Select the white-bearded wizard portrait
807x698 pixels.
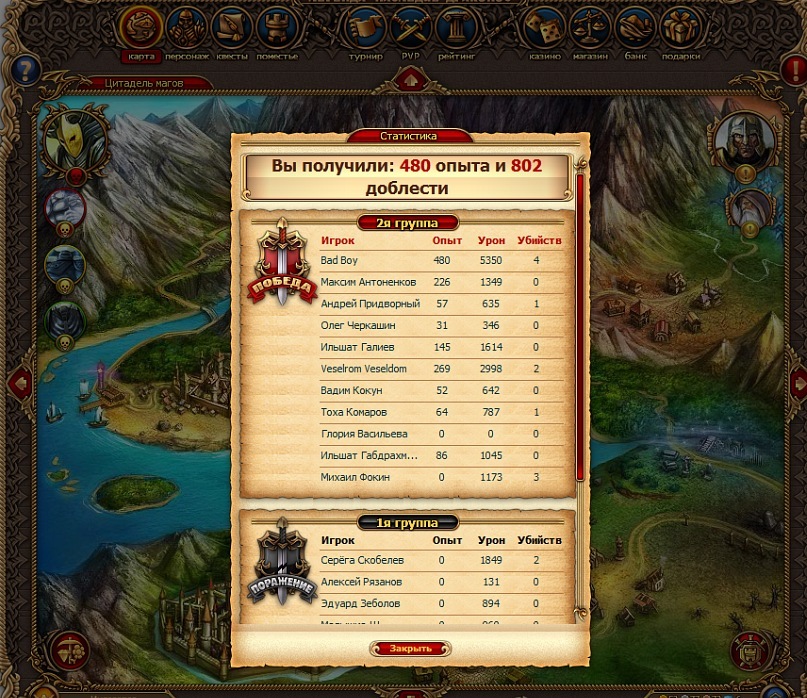click(748, 209)
